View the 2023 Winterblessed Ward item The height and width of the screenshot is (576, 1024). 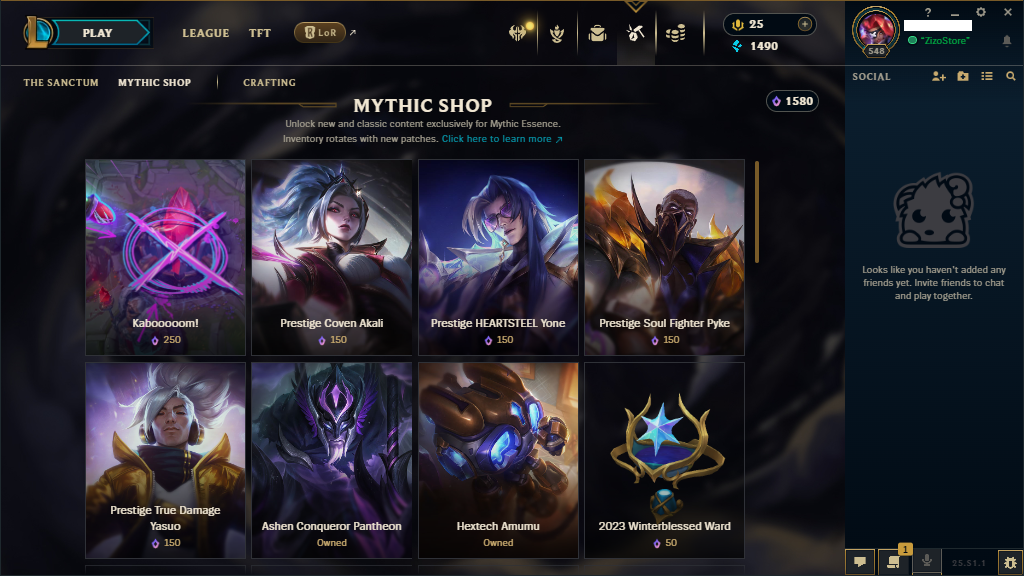pos(664,459)
